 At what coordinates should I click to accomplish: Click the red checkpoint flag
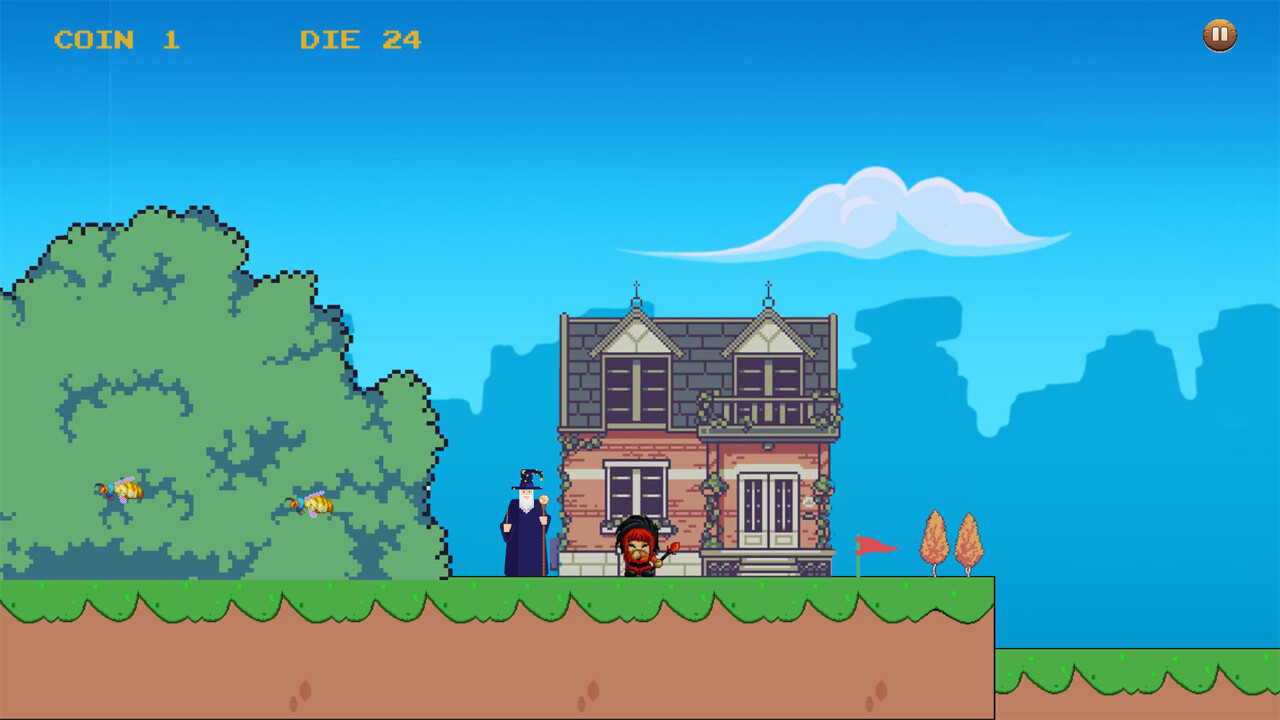(x=872, y=545)
